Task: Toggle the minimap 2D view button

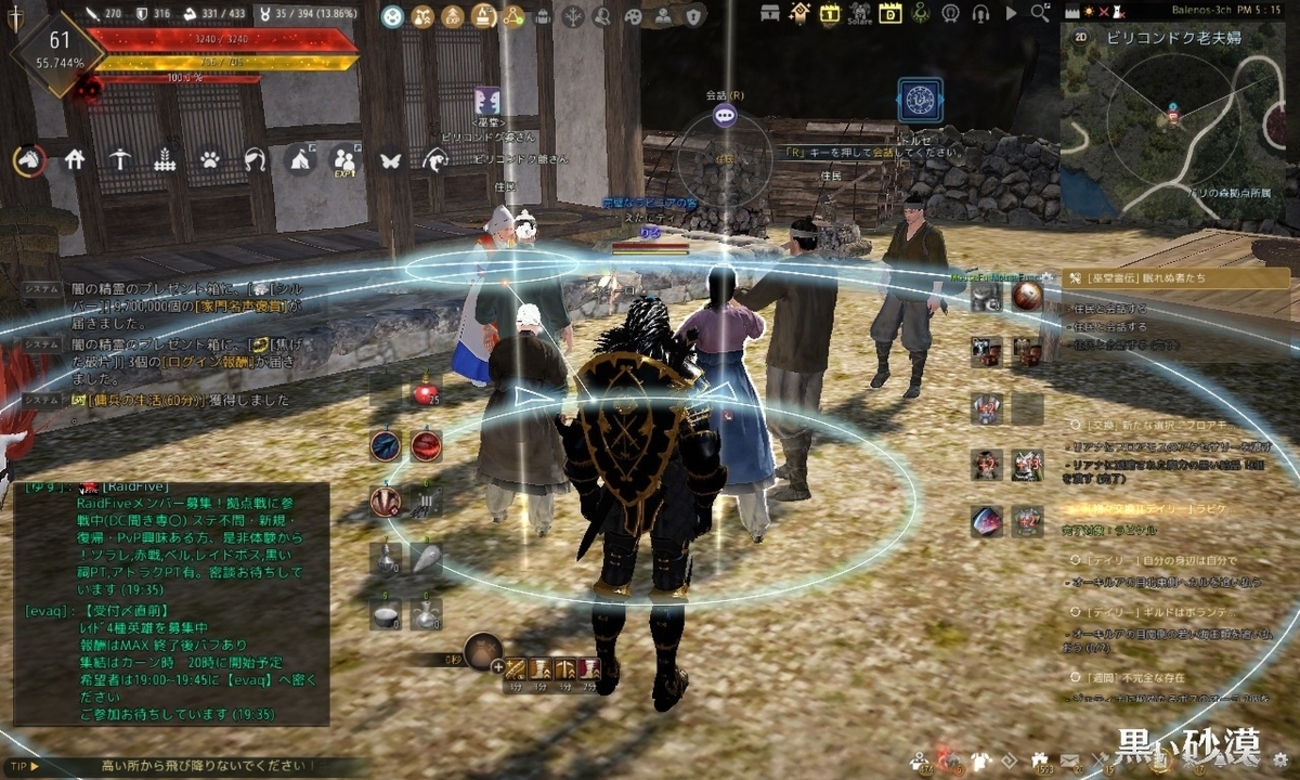Action: tap(1081, 37)
